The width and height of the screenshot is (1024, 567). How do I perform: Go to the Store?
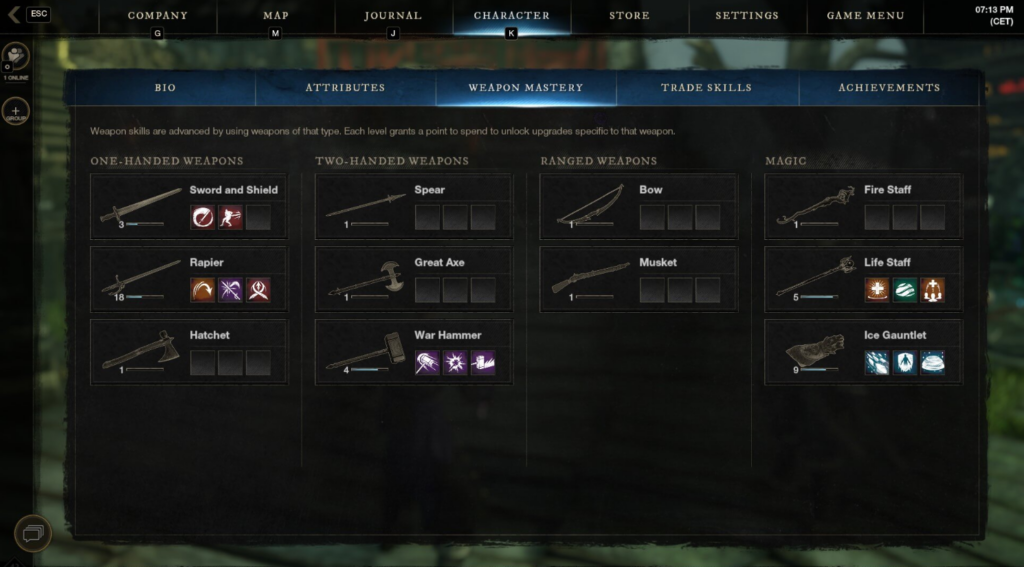tap(629, 16)
